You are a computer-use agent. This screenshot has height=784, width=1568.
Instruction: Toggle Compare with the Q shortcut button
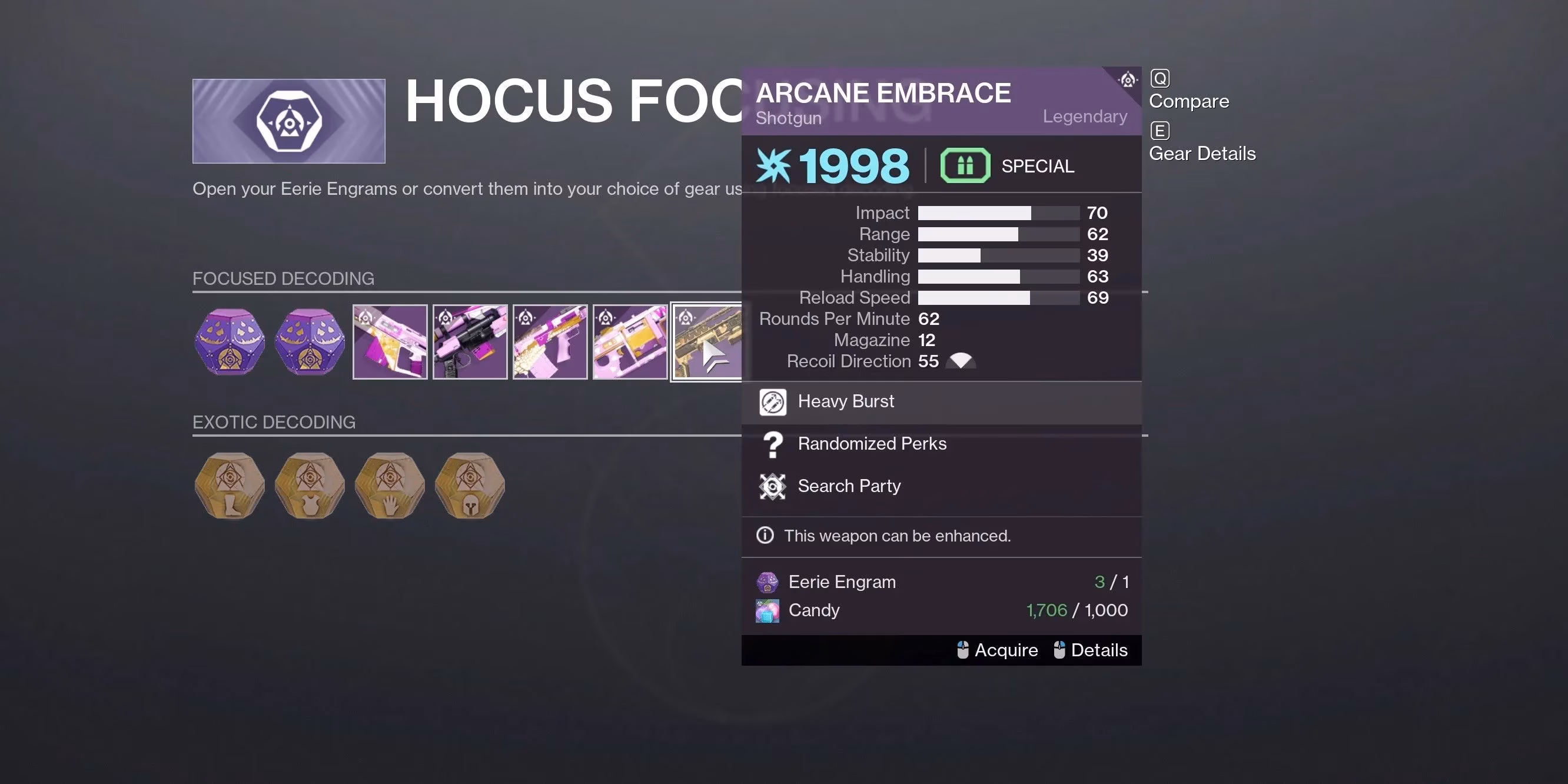click(1160, 78)
